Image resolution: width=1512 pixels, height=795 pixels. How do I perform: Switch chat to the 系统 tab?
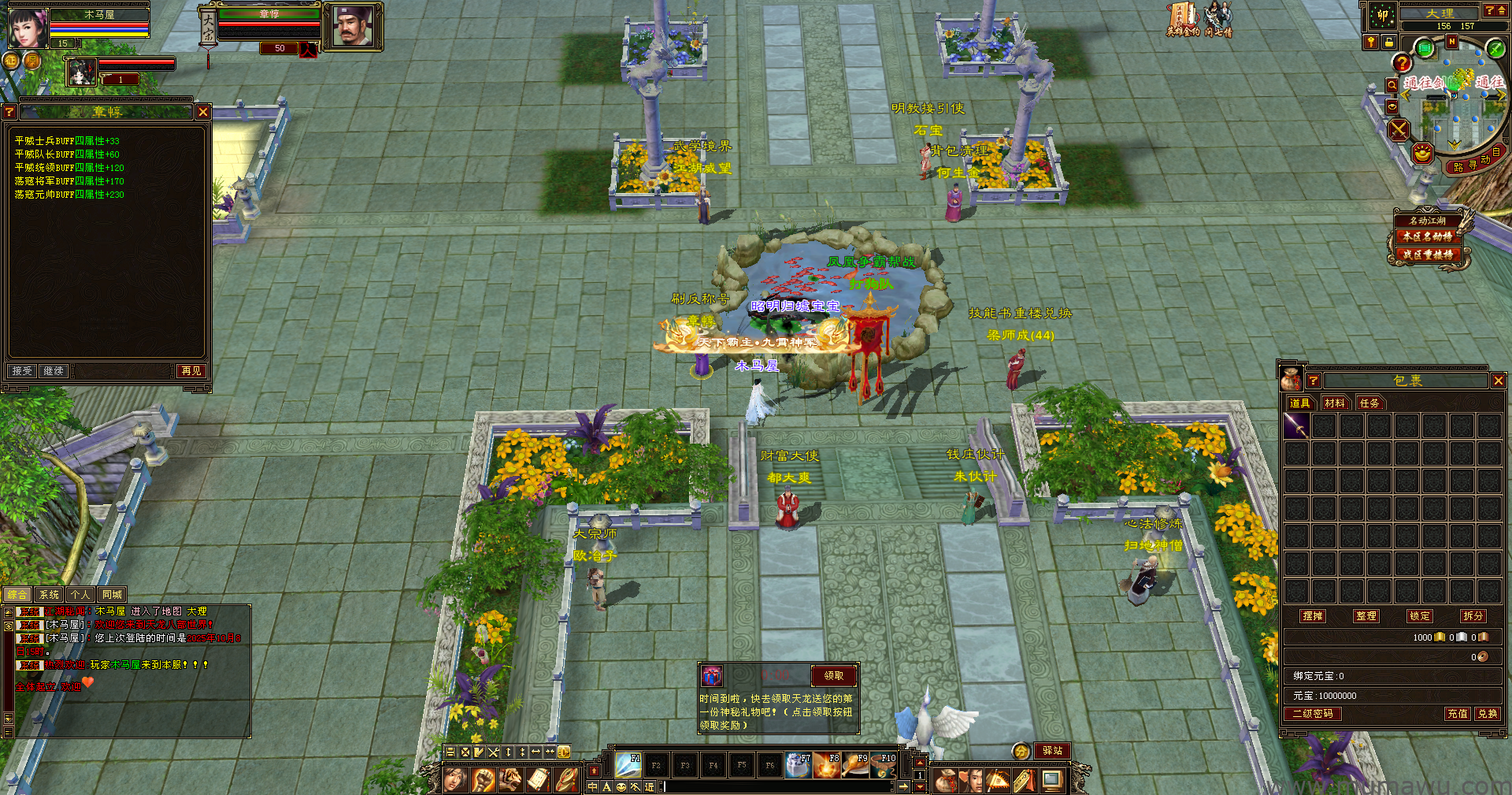pyautogui.click(x=49, y=595)
